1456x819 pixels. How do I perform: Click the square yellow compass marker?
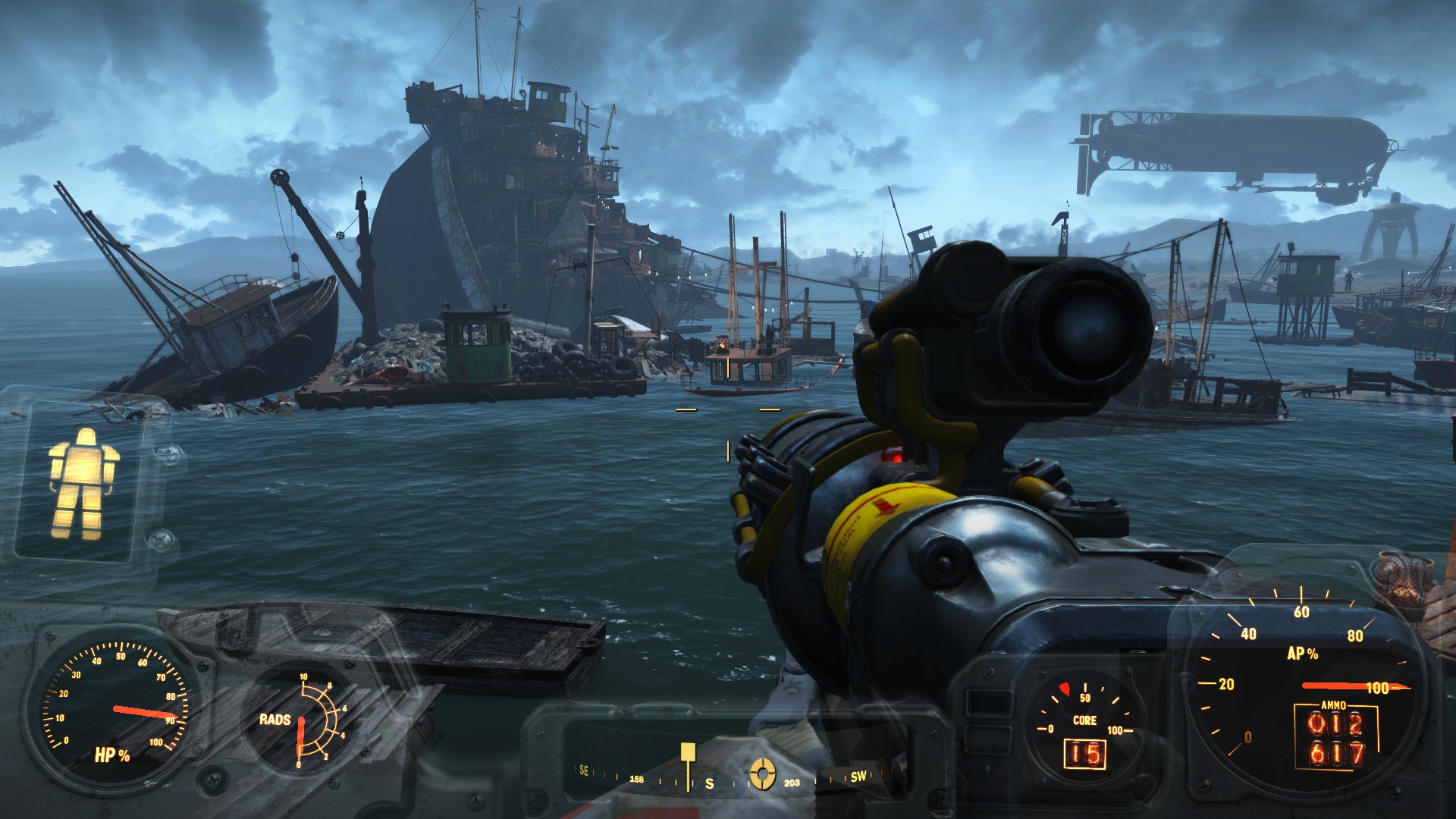(688, 752)
